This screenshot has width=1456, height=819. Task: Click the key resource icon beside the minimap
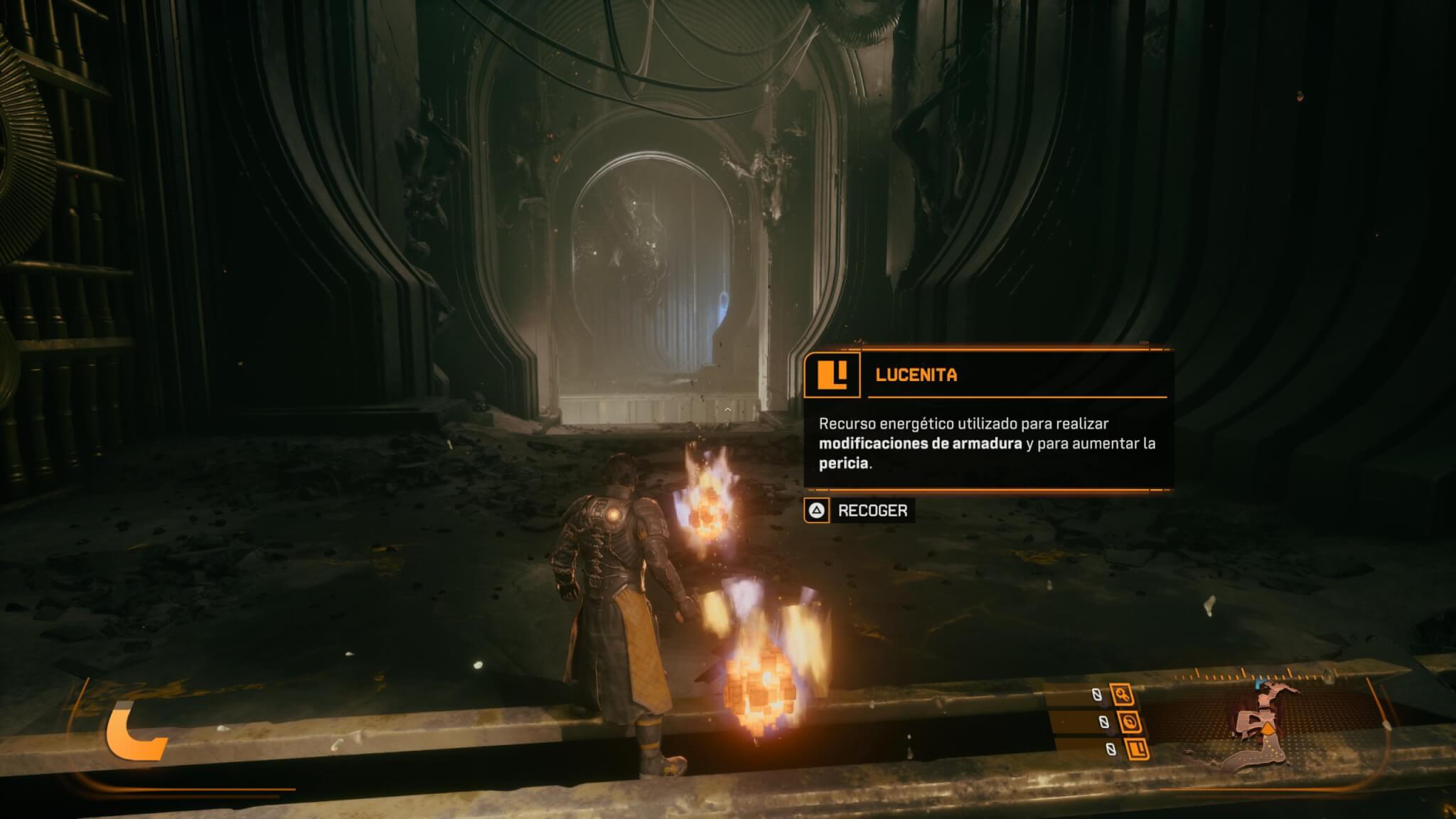[1123, 695]
